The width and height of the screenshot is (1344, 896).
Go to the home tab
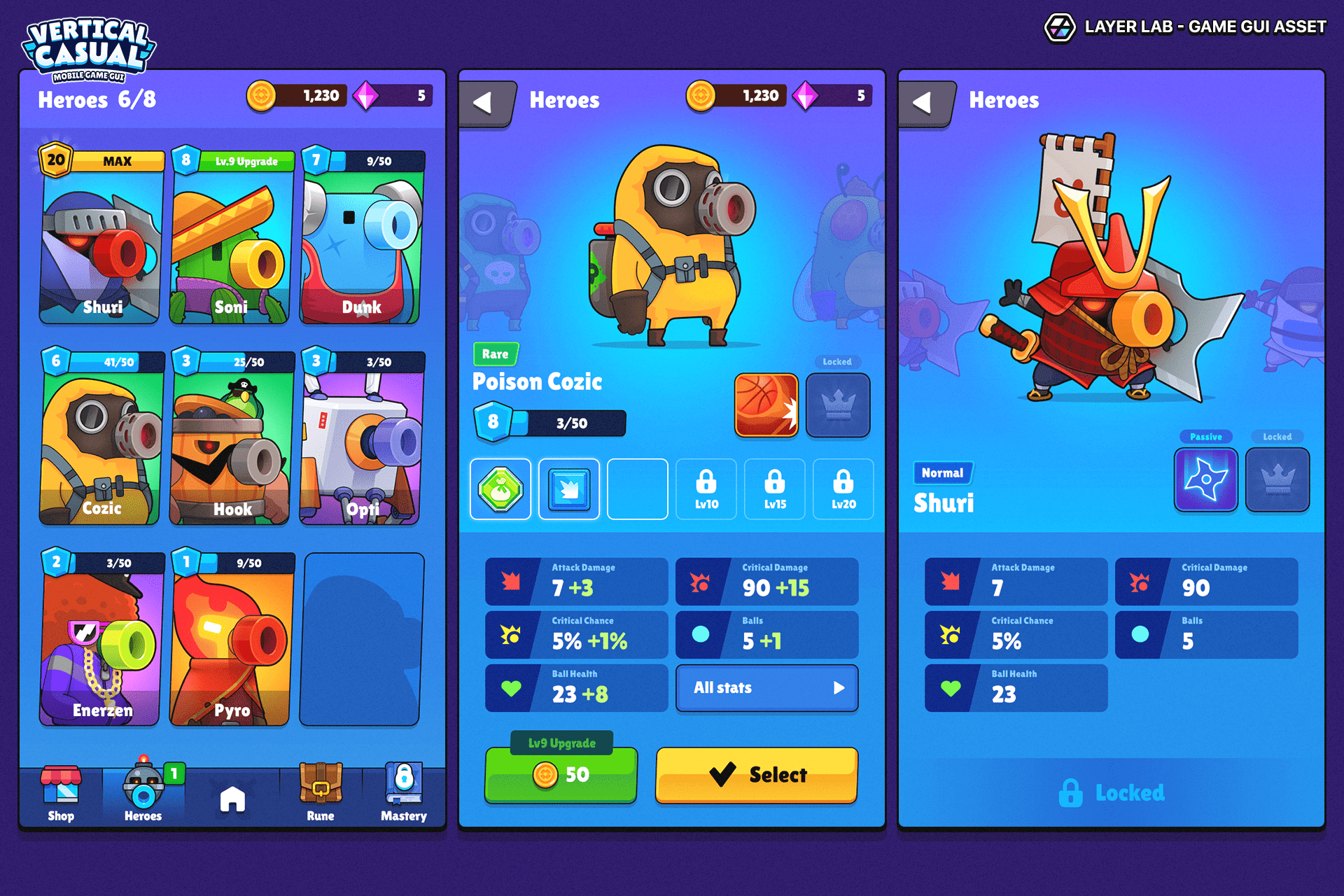tap(232, 799)
